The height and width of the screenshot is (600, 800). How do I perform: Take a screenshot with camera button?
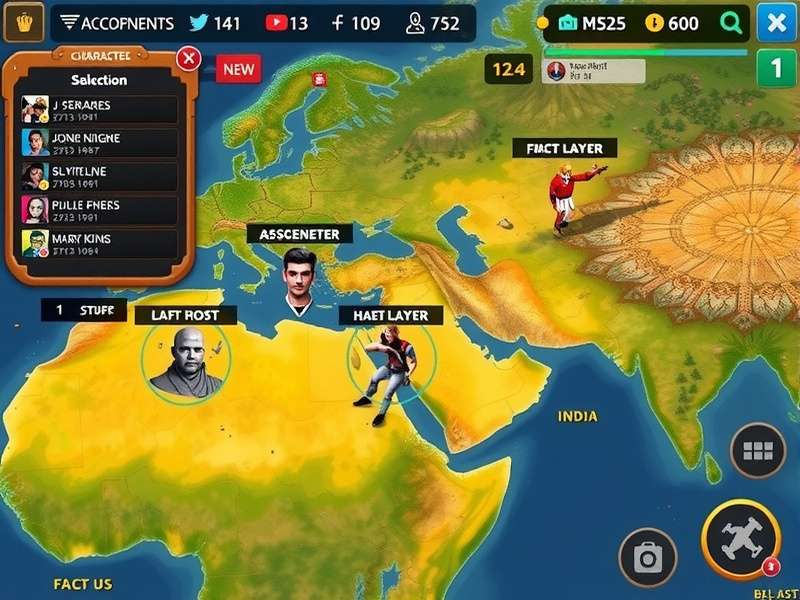tap(648, 557)
